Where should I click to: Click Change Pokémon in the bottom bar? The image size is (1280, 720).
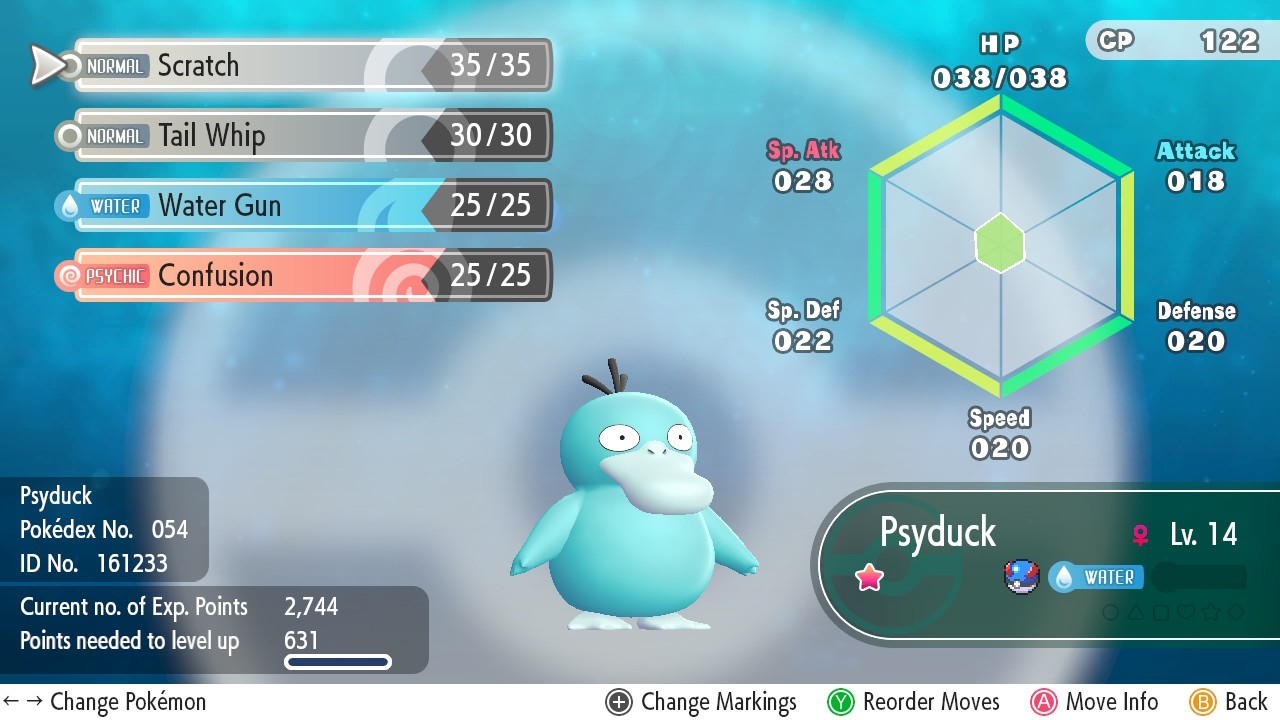pyautogui.click(x=105, y=702)
